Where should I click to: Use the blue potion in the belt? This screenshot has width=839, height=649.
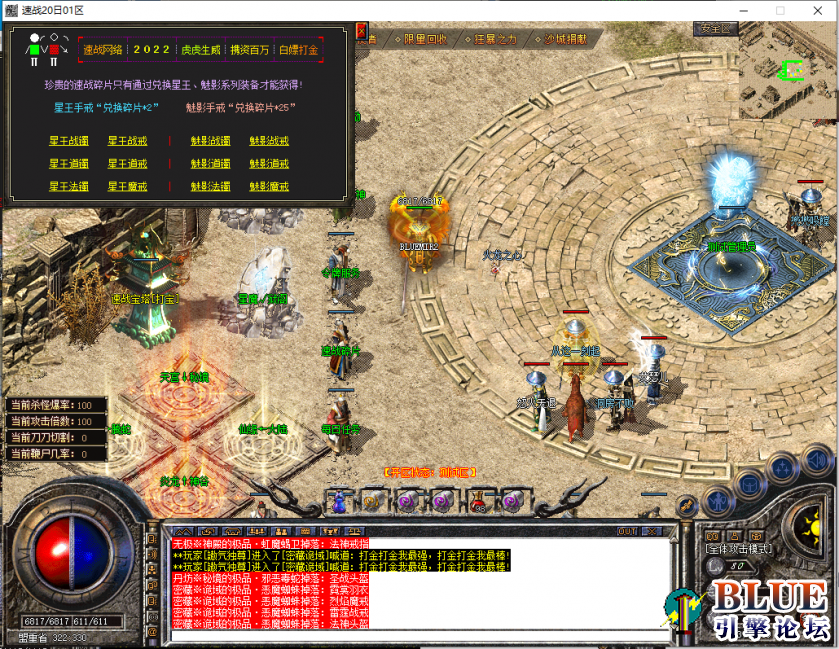coord(340,500)
